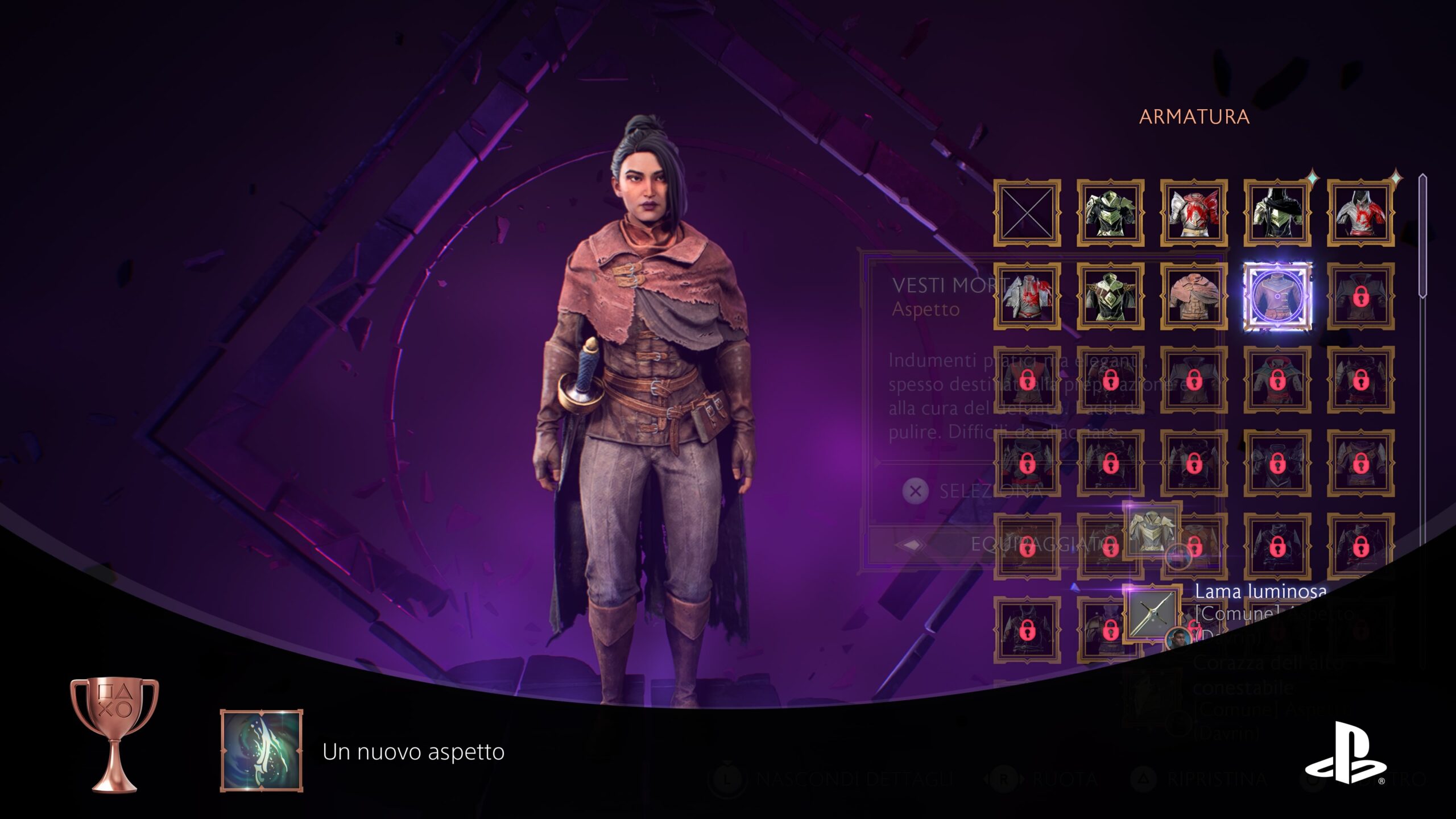Choose the green armor with diamond chest emblem
The width and height of the screenshot is (1456, 819).
(x=1110, y=296)
